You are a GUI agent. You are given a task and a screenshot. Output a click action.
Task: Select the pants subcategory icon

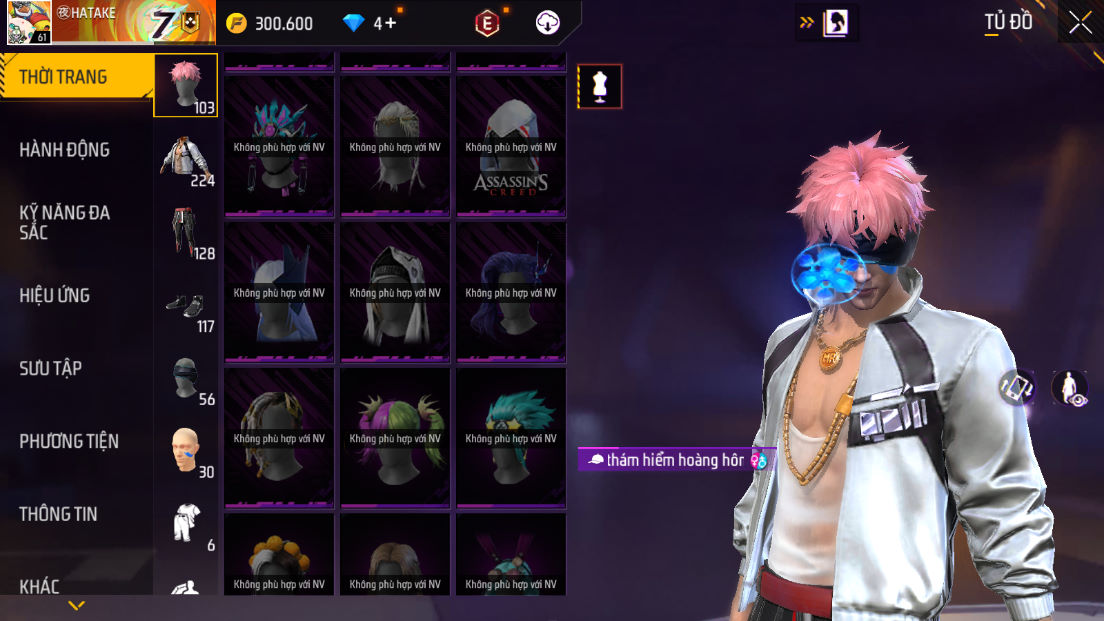pyautogui.click(x=186, y=231)
